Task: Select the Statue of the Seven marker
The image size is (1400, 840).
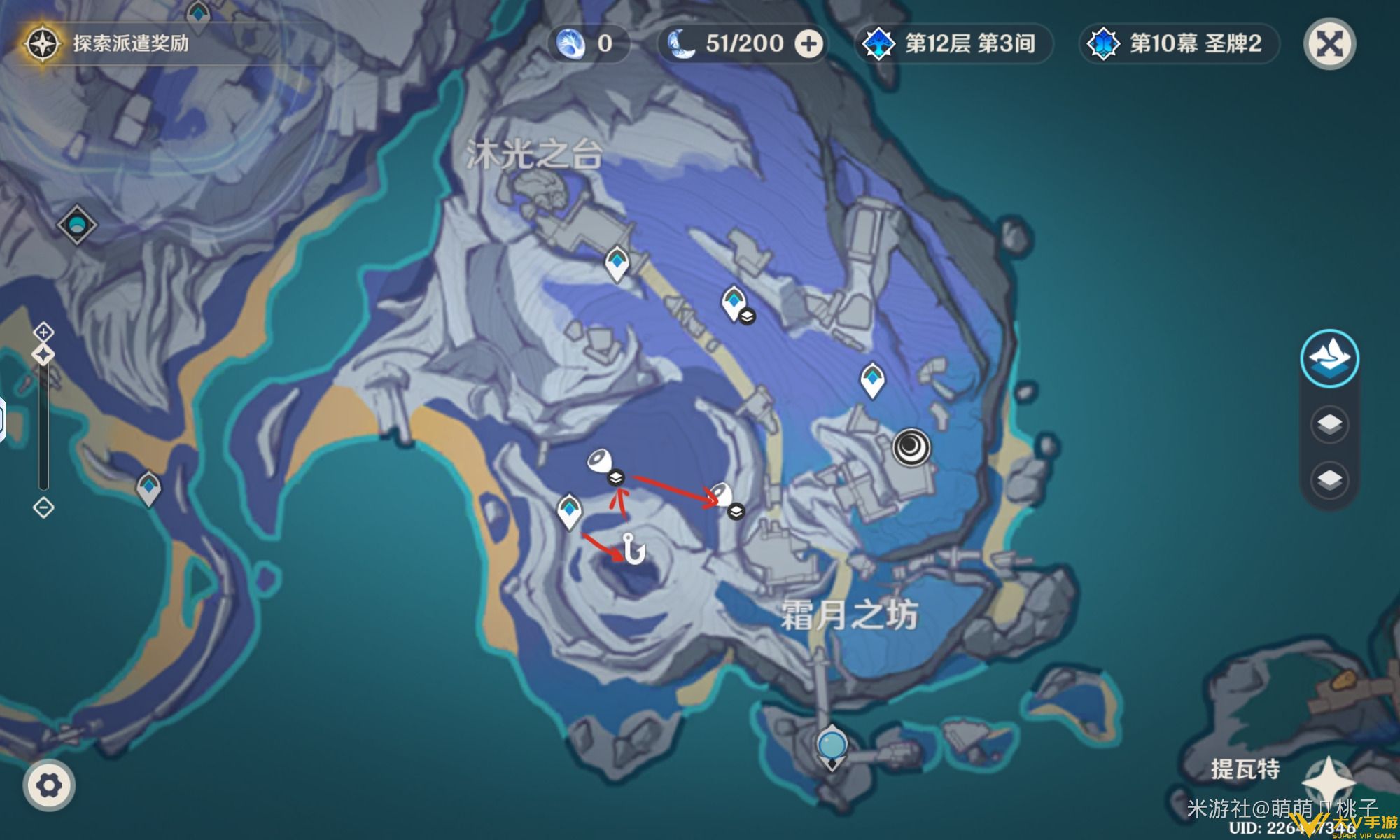Action: point(832,746)
